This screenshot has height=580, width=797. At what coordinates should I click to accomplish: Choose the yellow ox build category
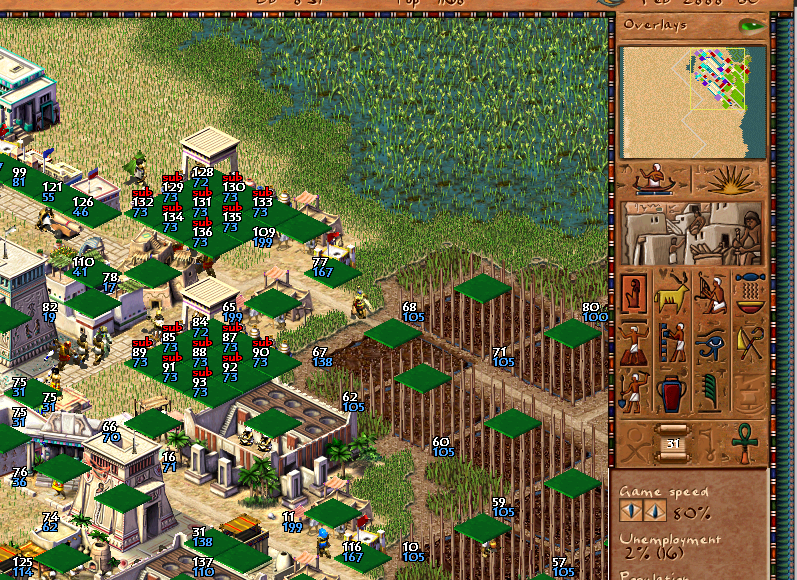672,294
